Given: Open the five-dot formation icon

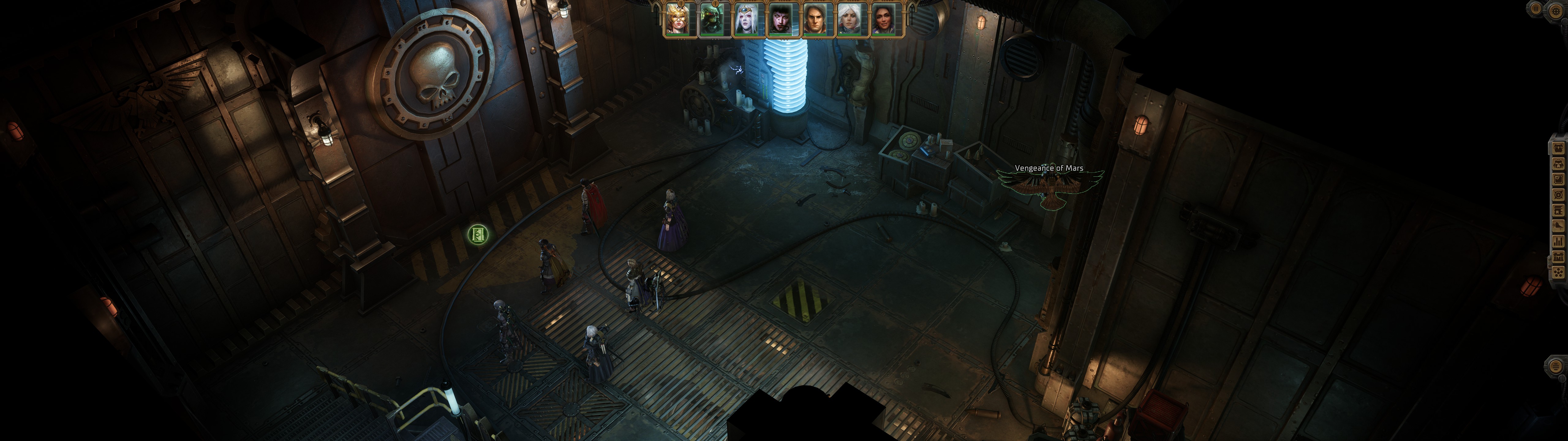Looking at the screenshot, I should [1559, 272].
